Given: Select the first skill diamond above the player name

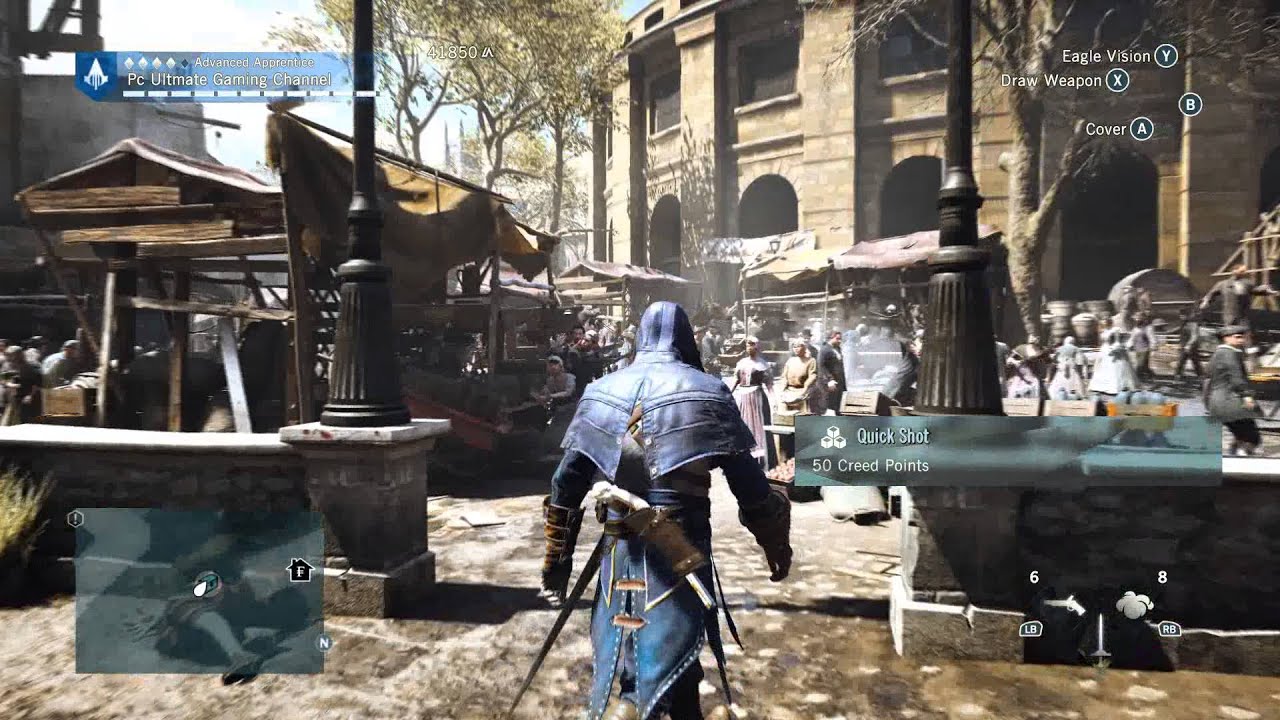Looking at the screenshot, I should 129,63.
